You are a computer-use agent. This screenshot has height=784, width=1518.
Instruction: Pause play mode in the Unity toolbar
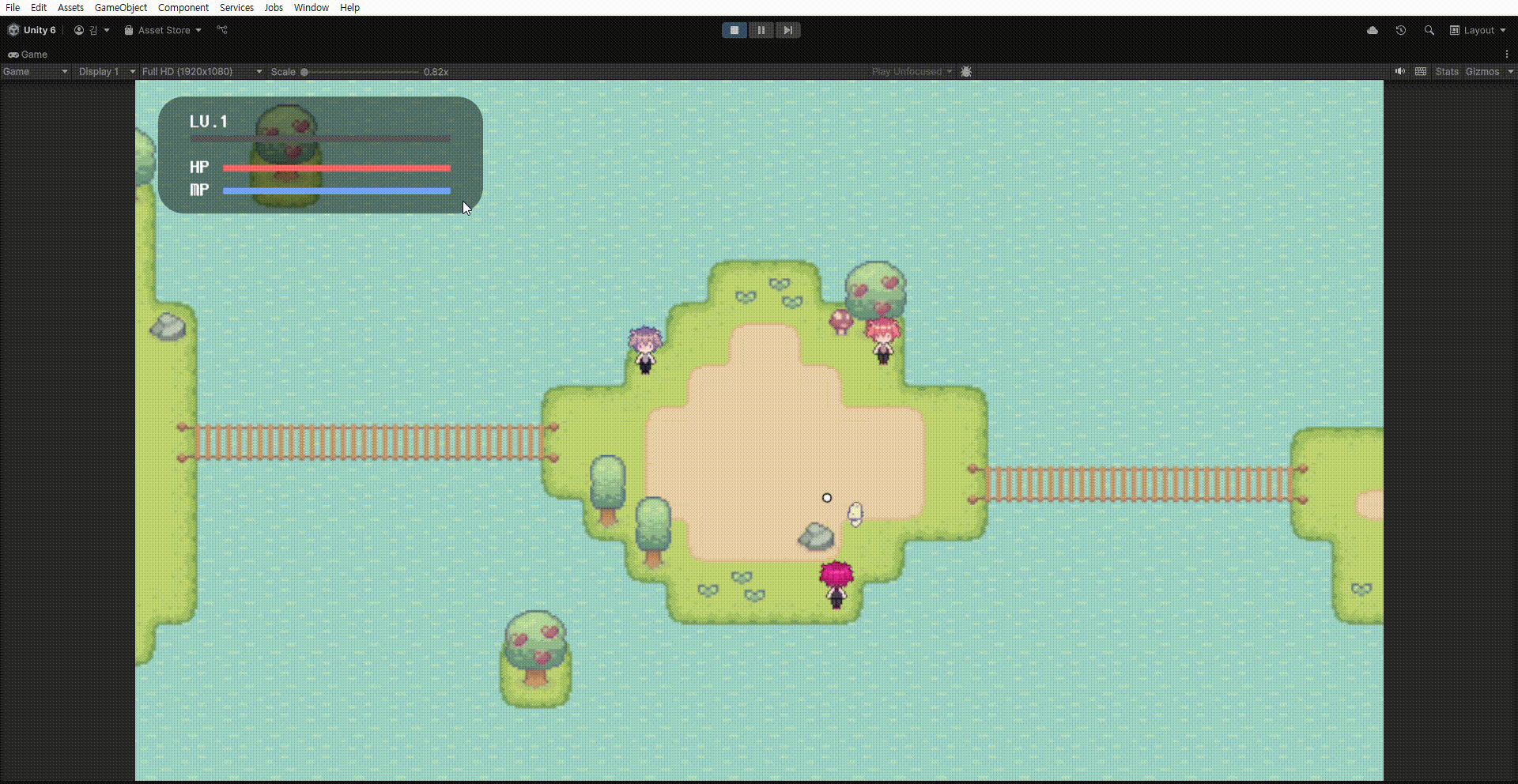(x=761, y=30)
